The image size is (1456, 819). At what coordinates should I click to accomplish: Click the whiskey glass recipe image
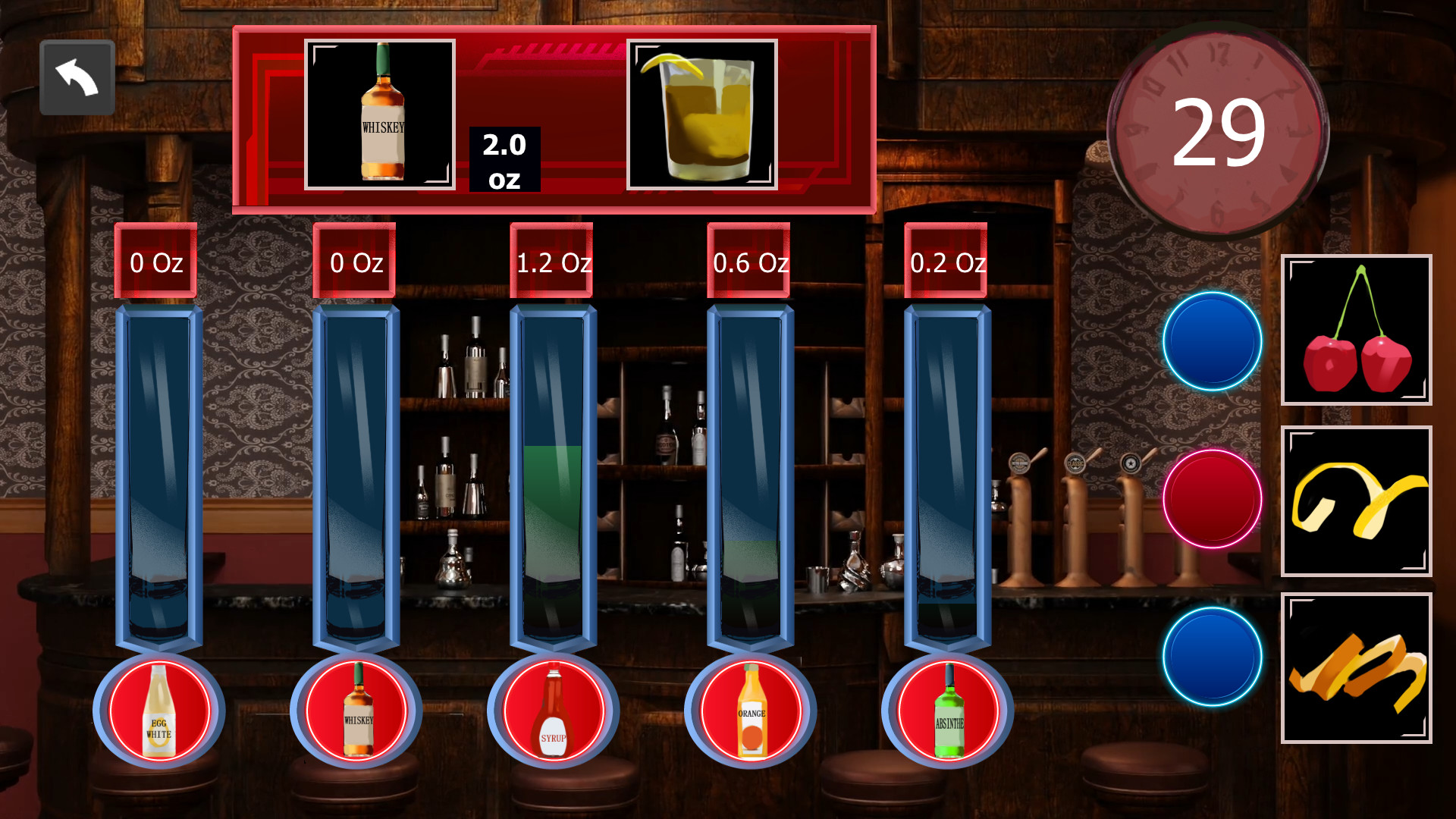point(701,114)
